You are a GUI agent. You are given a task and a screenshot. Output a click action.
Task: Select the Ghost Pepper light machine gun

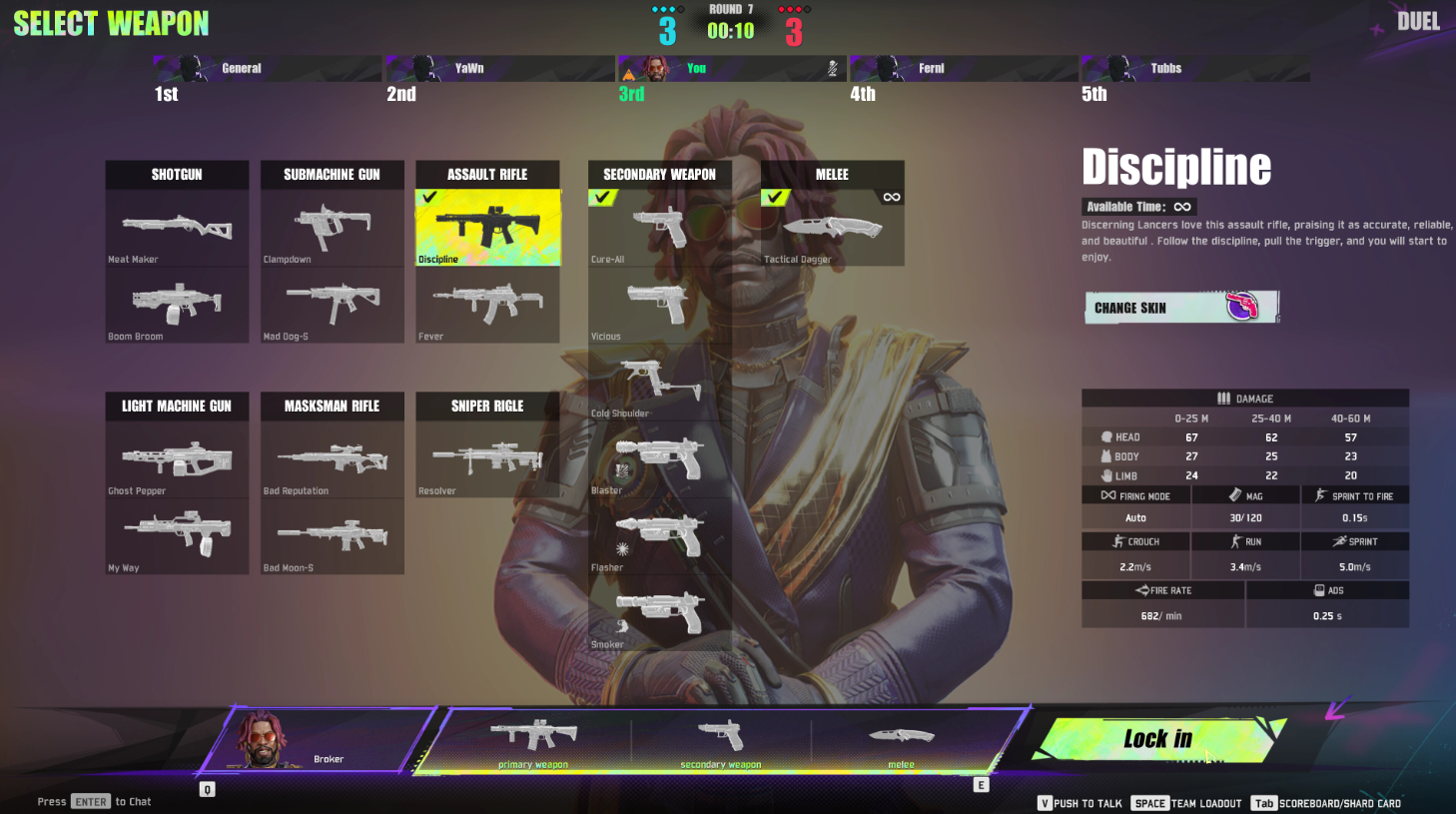pos(177,459)
